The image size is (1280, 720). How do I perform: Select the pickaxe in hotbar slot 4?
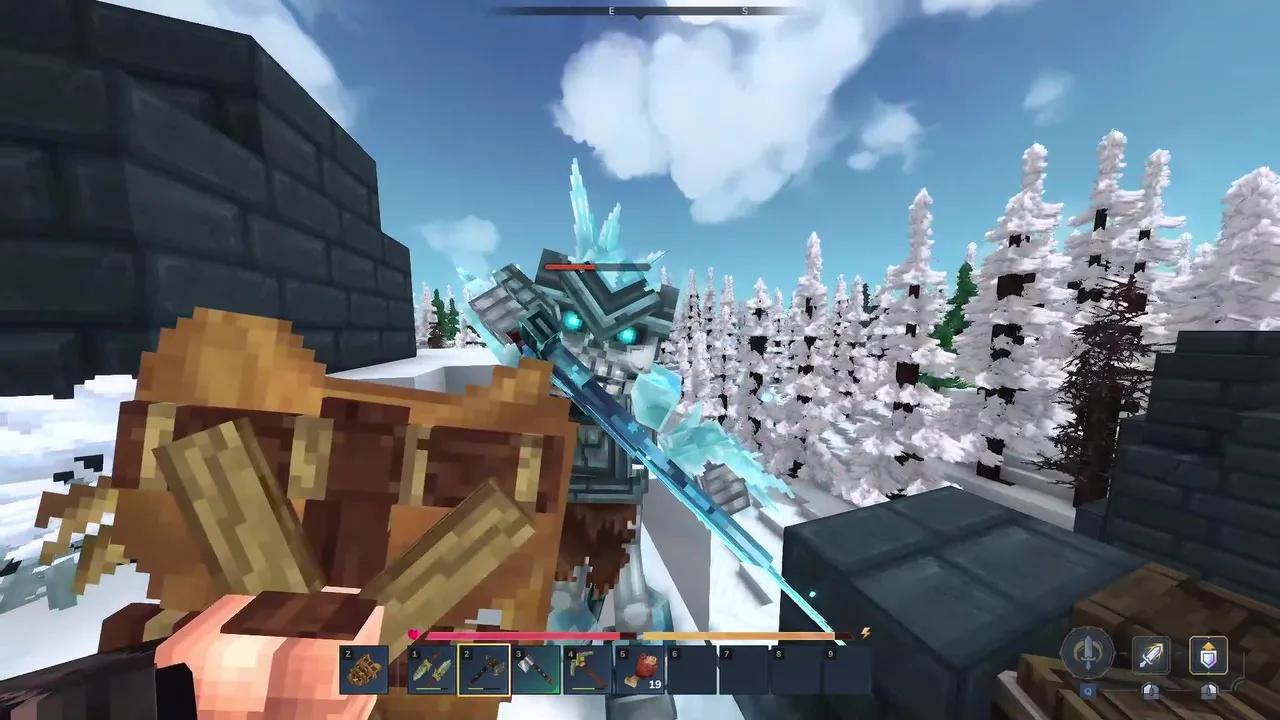pos(588,669)
